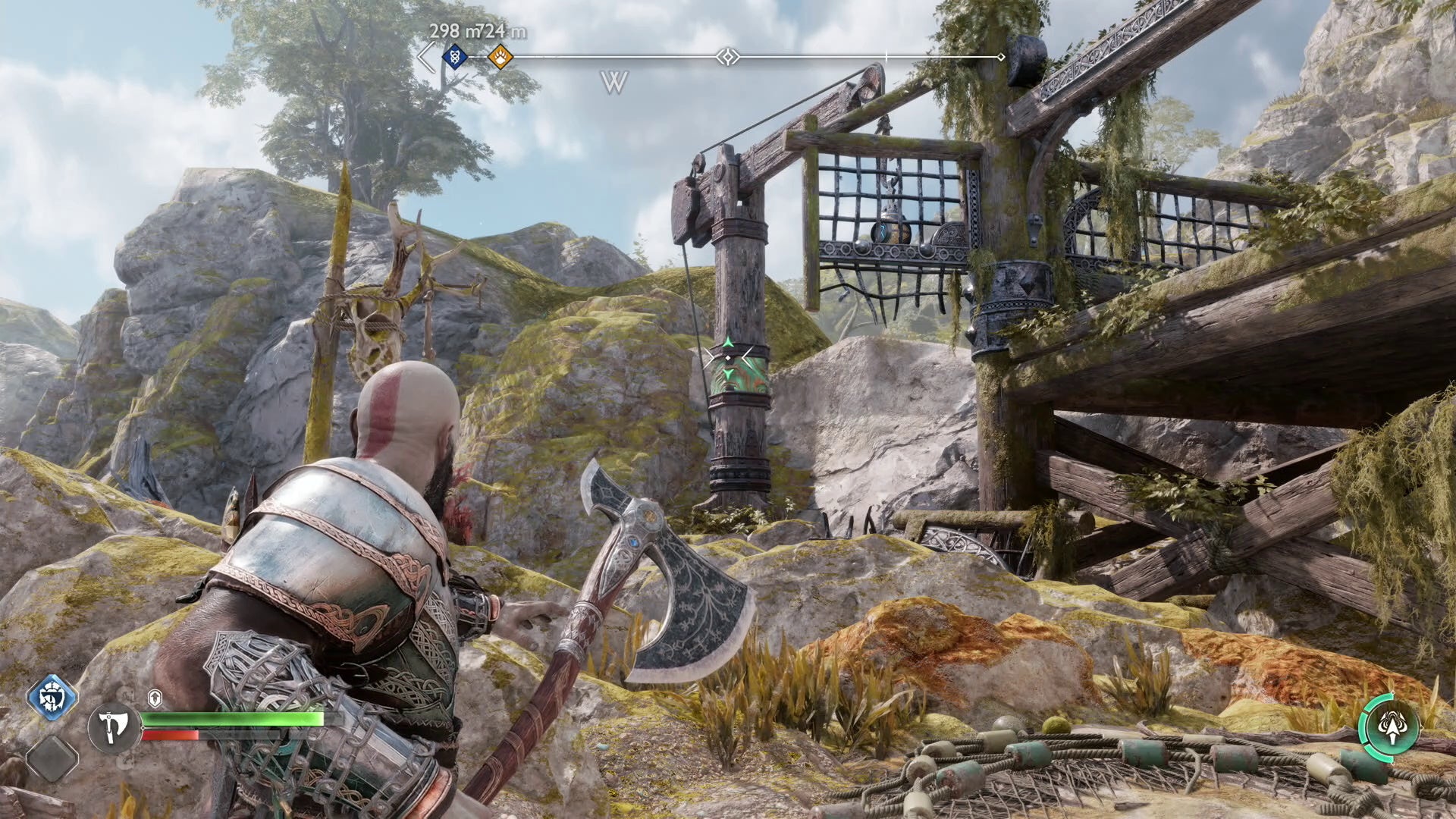Activate the blue shield relic icon
This screenshot has height=819, width=1456.
pos(52,697)
